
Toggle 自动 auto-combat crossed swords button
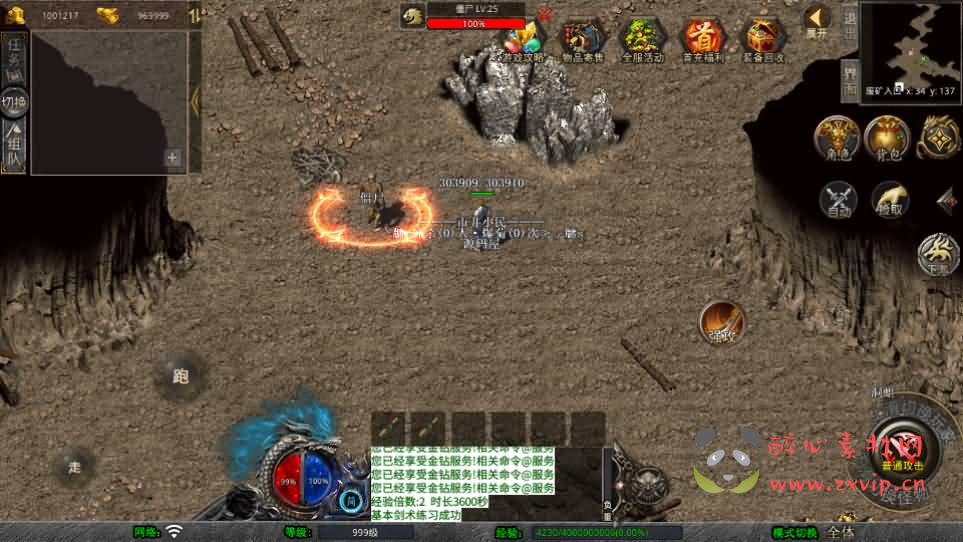(839, 200)
